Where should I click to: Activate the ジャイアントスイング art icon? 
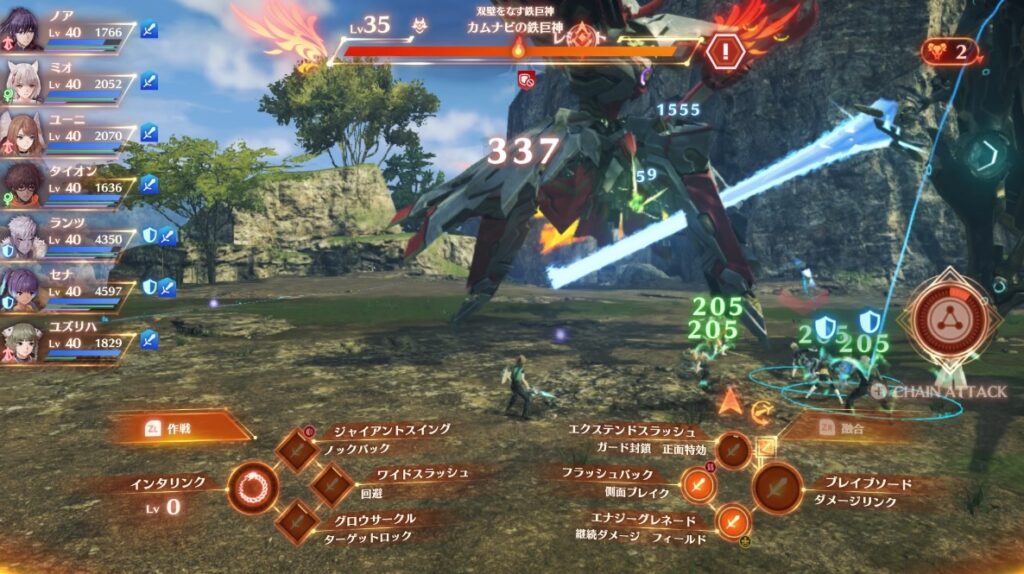pos(297,450)
